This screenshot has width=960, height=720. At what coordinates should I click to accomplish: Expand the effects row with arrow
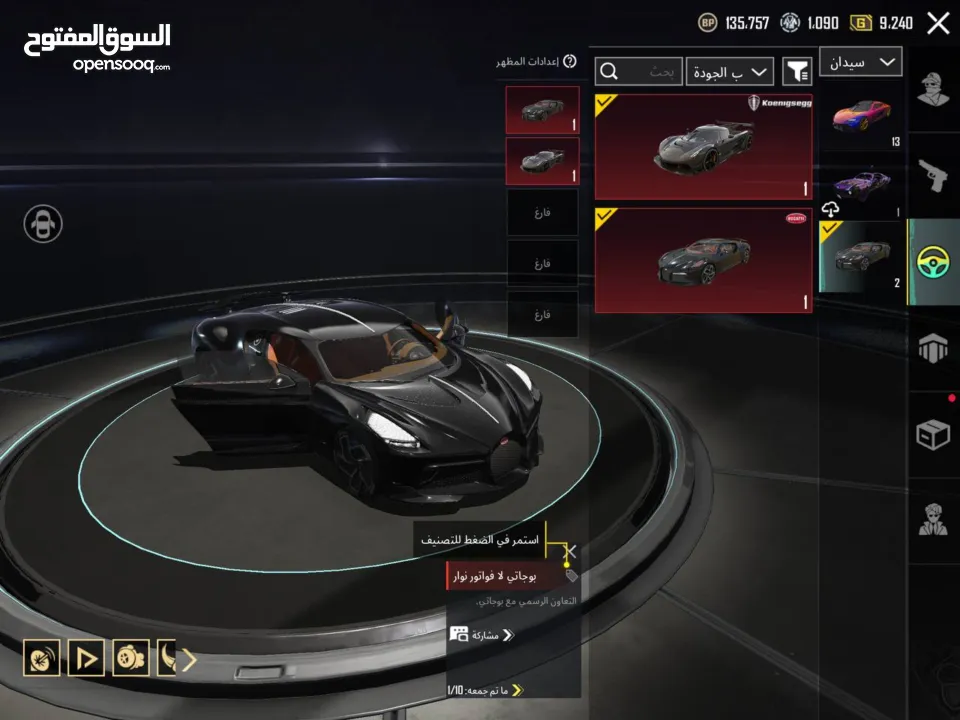[187, 659]
